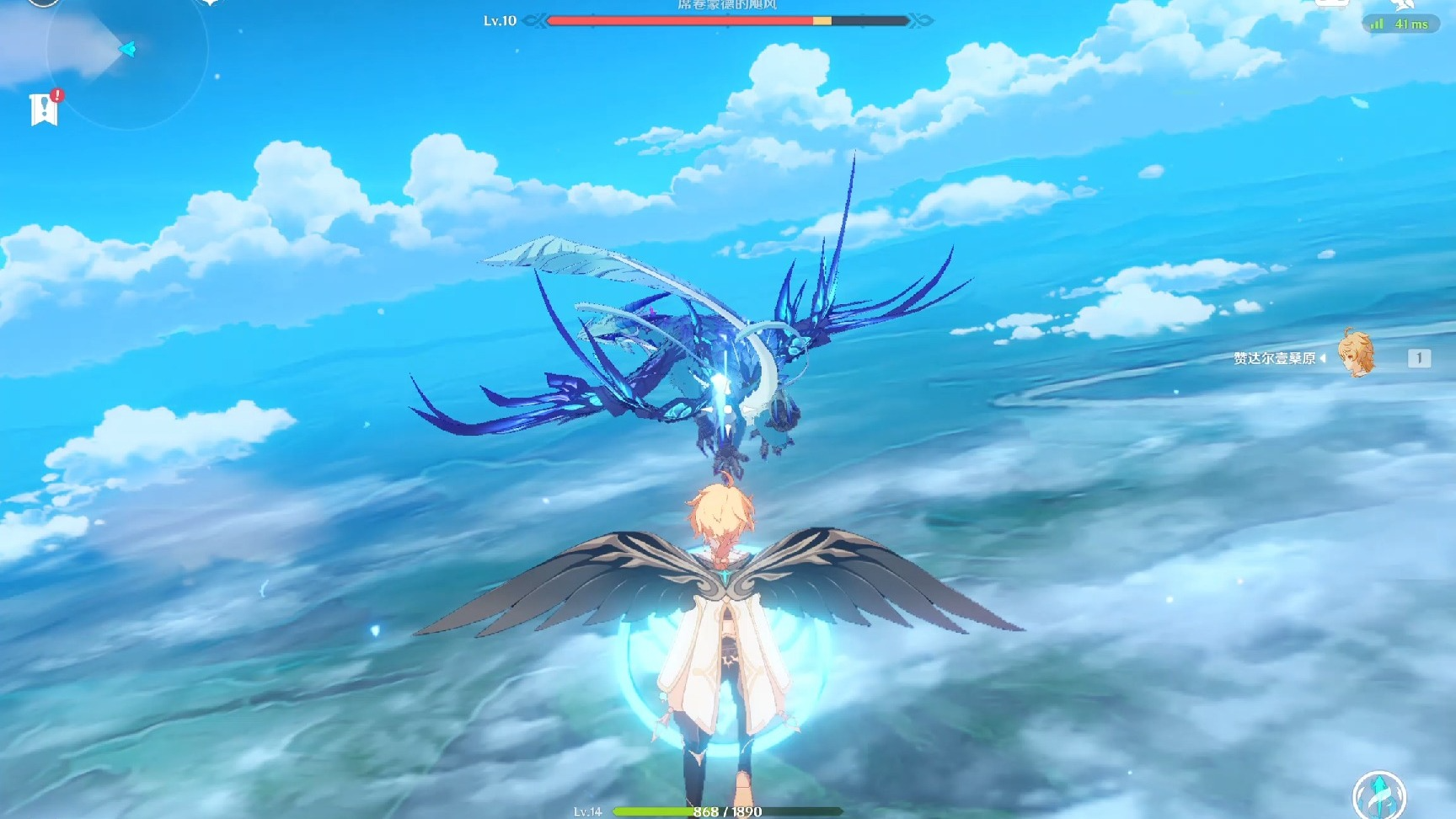
Task: Activate the glowing blue upward-arrow skill
Action: [x=1378, y=796]
